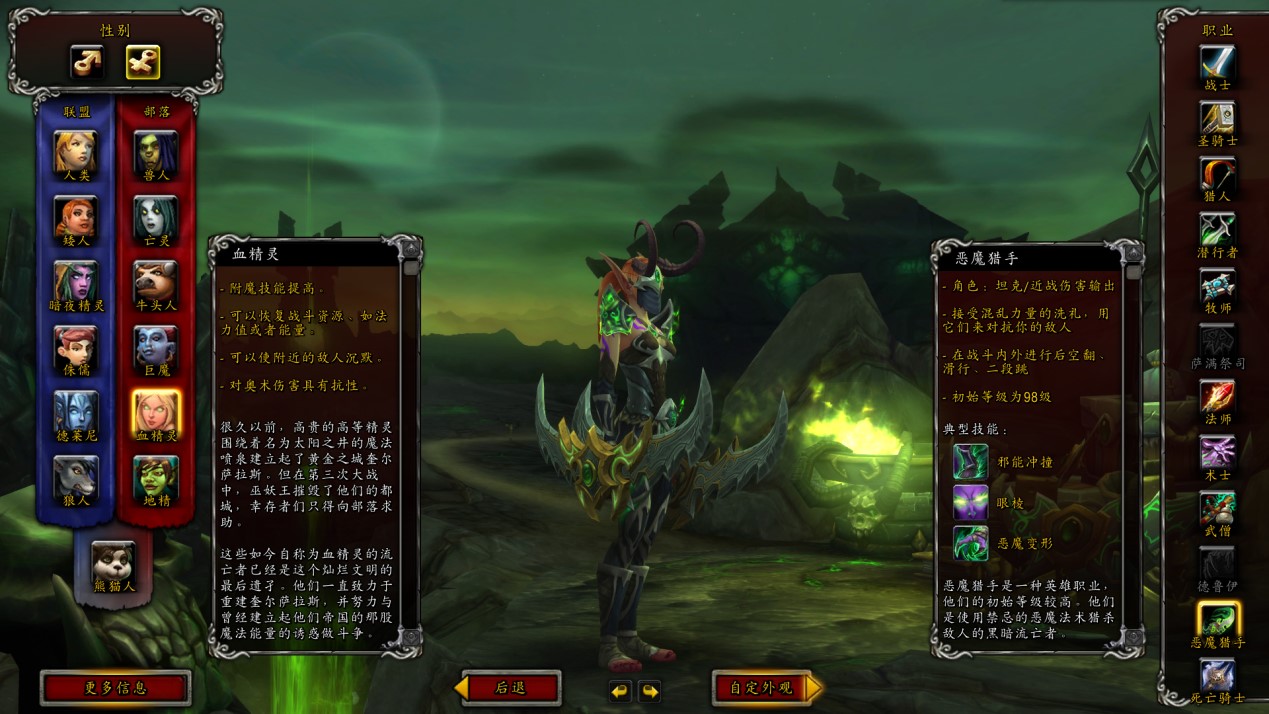Go back with the 后退 button

click(x=510, y=688)
